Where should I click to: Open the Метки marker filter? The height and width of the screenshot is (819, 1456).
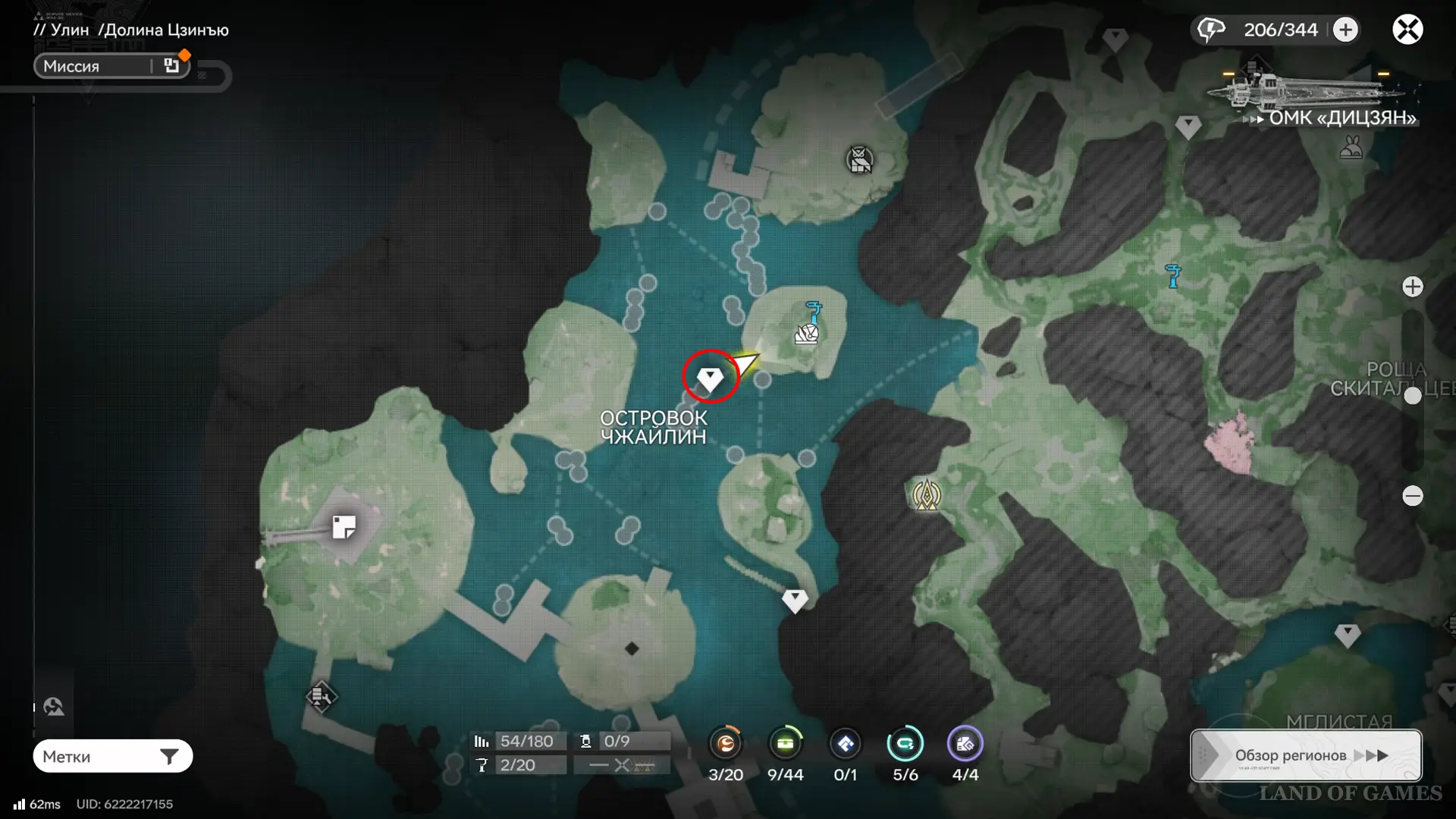point(112,756)
